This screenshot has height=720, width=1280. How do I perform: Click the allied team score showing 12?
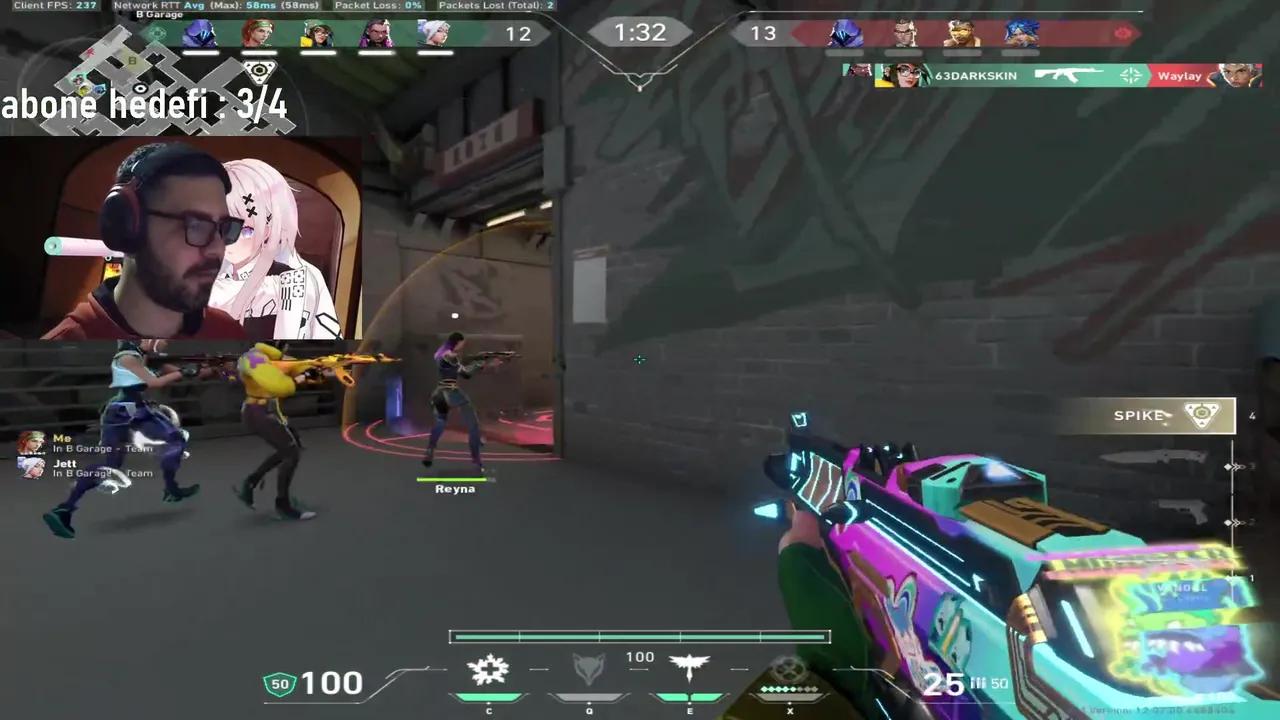click(x=518, y=33)
